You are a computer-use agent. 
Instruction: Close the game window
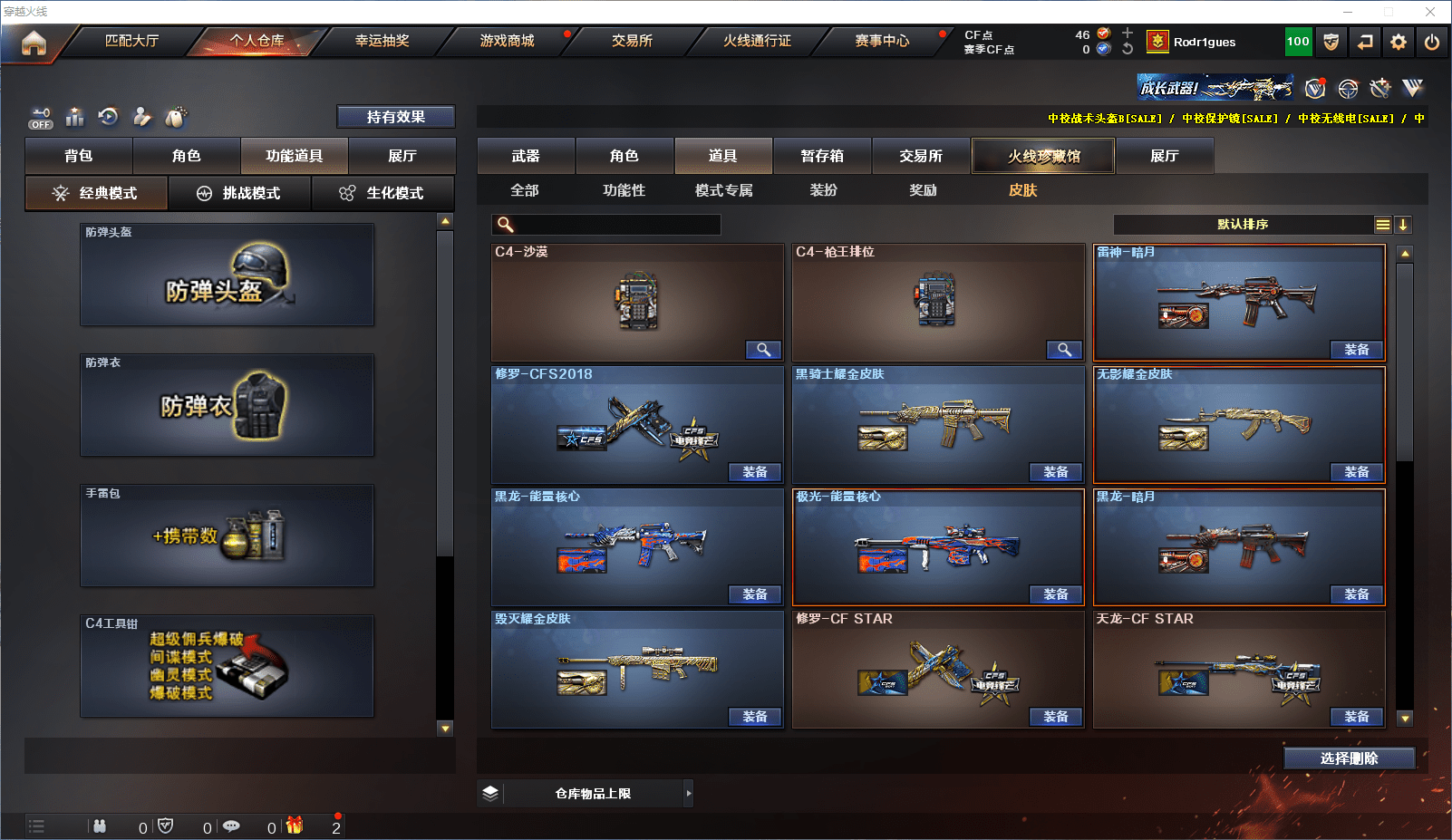click(1430, 12)
